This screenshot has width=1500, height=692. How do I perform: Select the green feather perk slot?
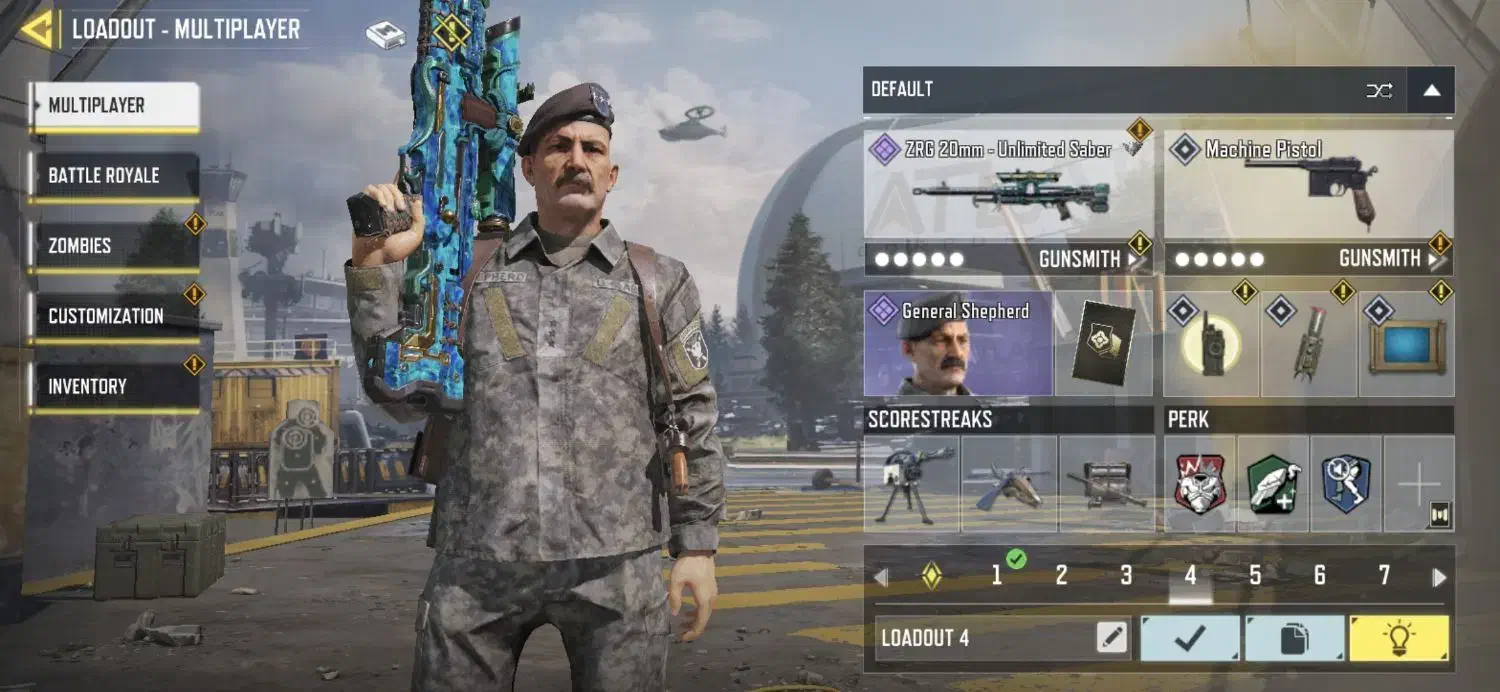[1273, 484]
